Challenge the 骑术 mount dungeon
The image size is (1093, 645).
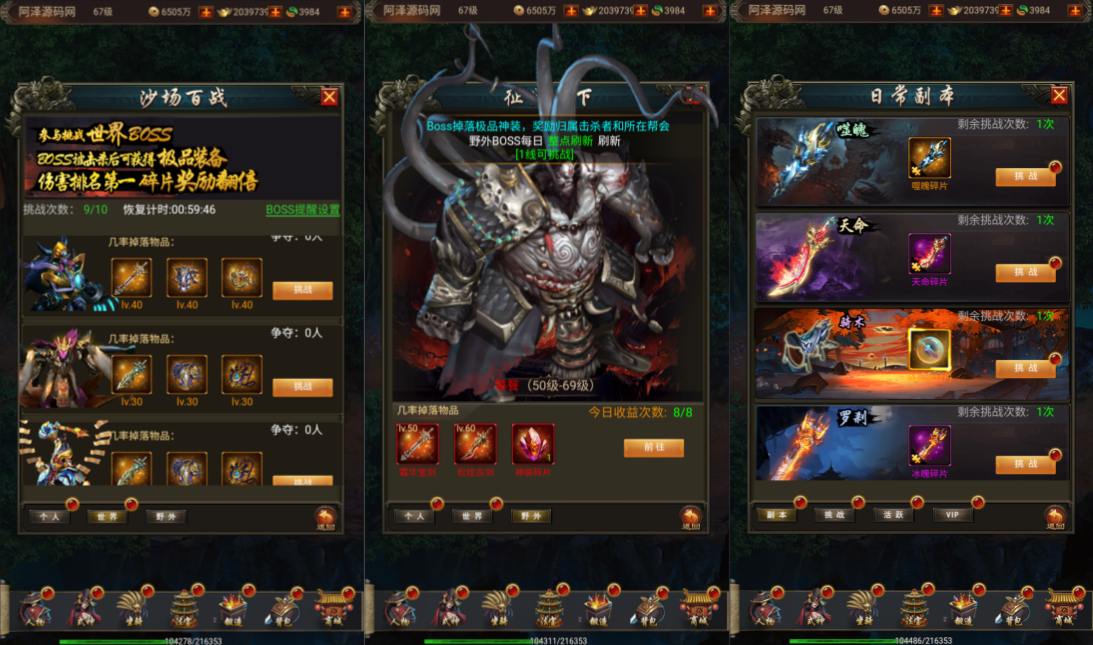coord(1025,368)
